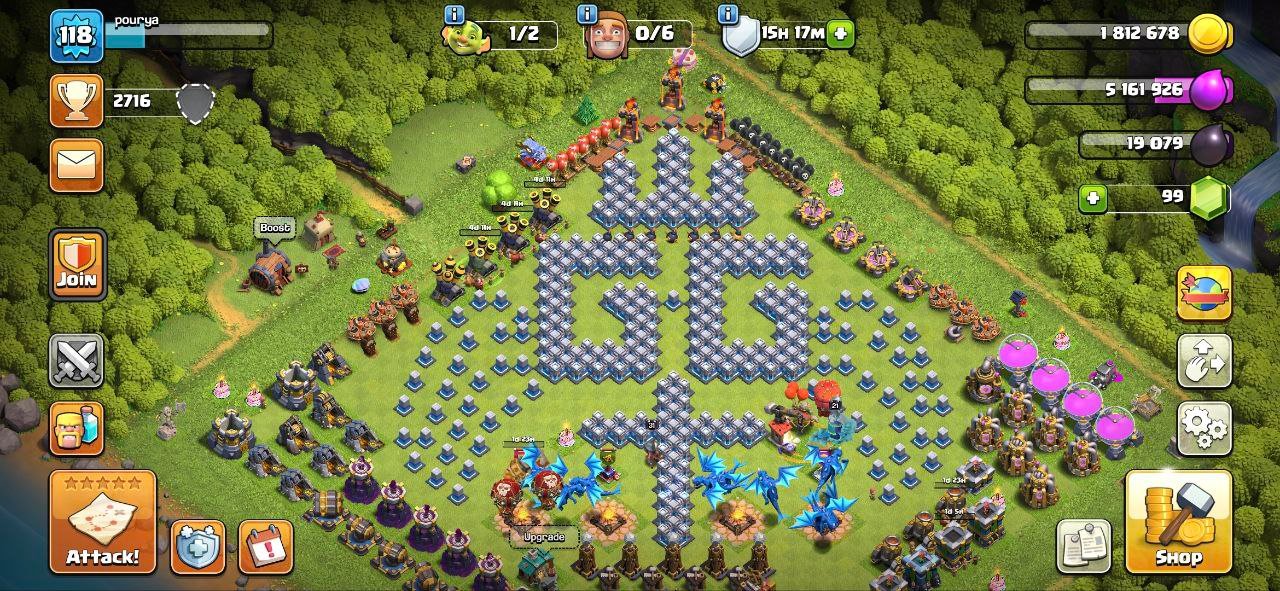Open the calendar events button

click(265, 546)
